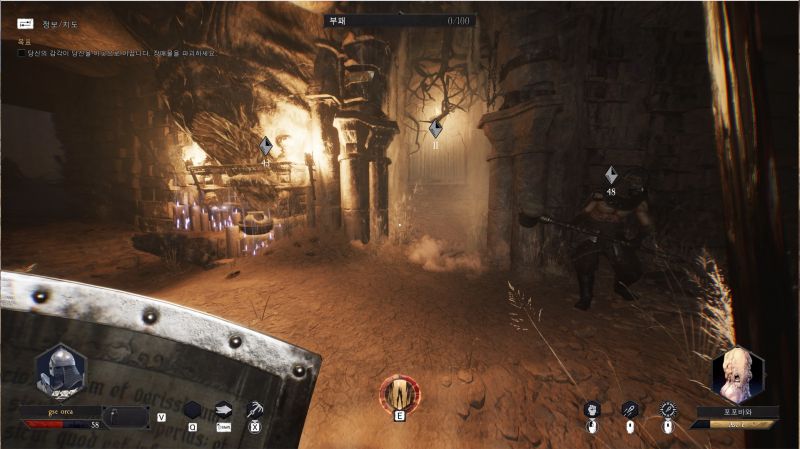Open the 정보/지도 info and map panel
The width and height of the screenshot is (800, 449).
click(25, 23)
